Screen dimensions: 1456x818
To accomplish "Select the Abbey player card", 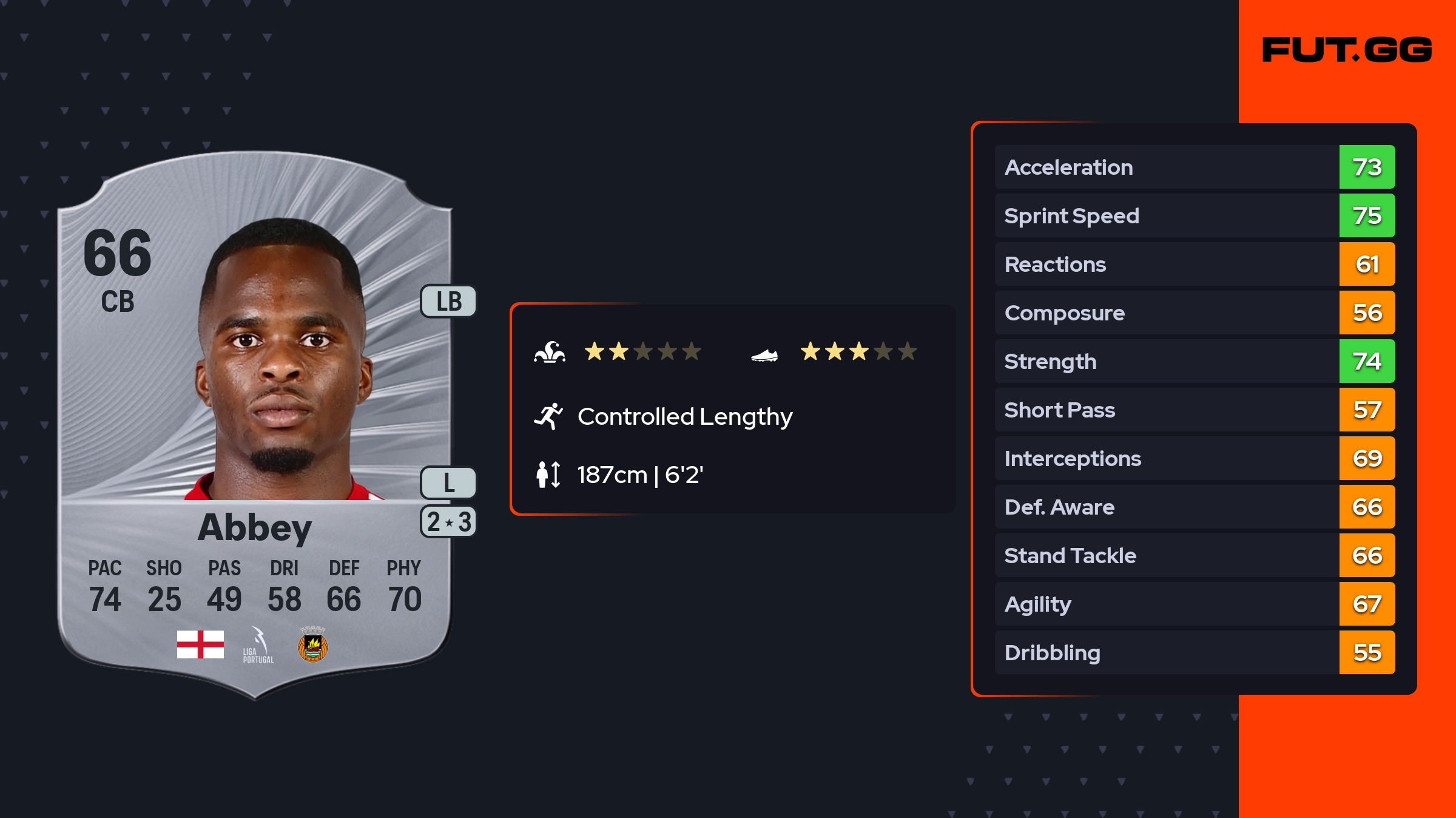I will click(255, 425).
